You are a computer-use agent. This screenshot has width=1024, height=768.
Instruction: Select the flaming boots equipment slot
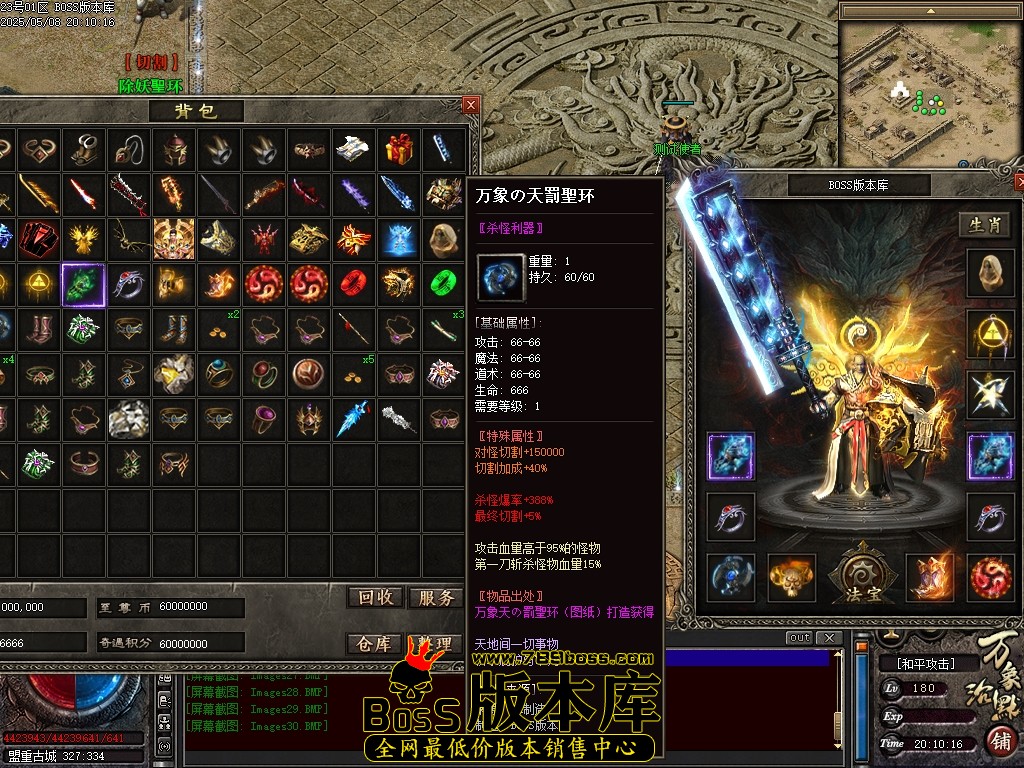[930, 577]
